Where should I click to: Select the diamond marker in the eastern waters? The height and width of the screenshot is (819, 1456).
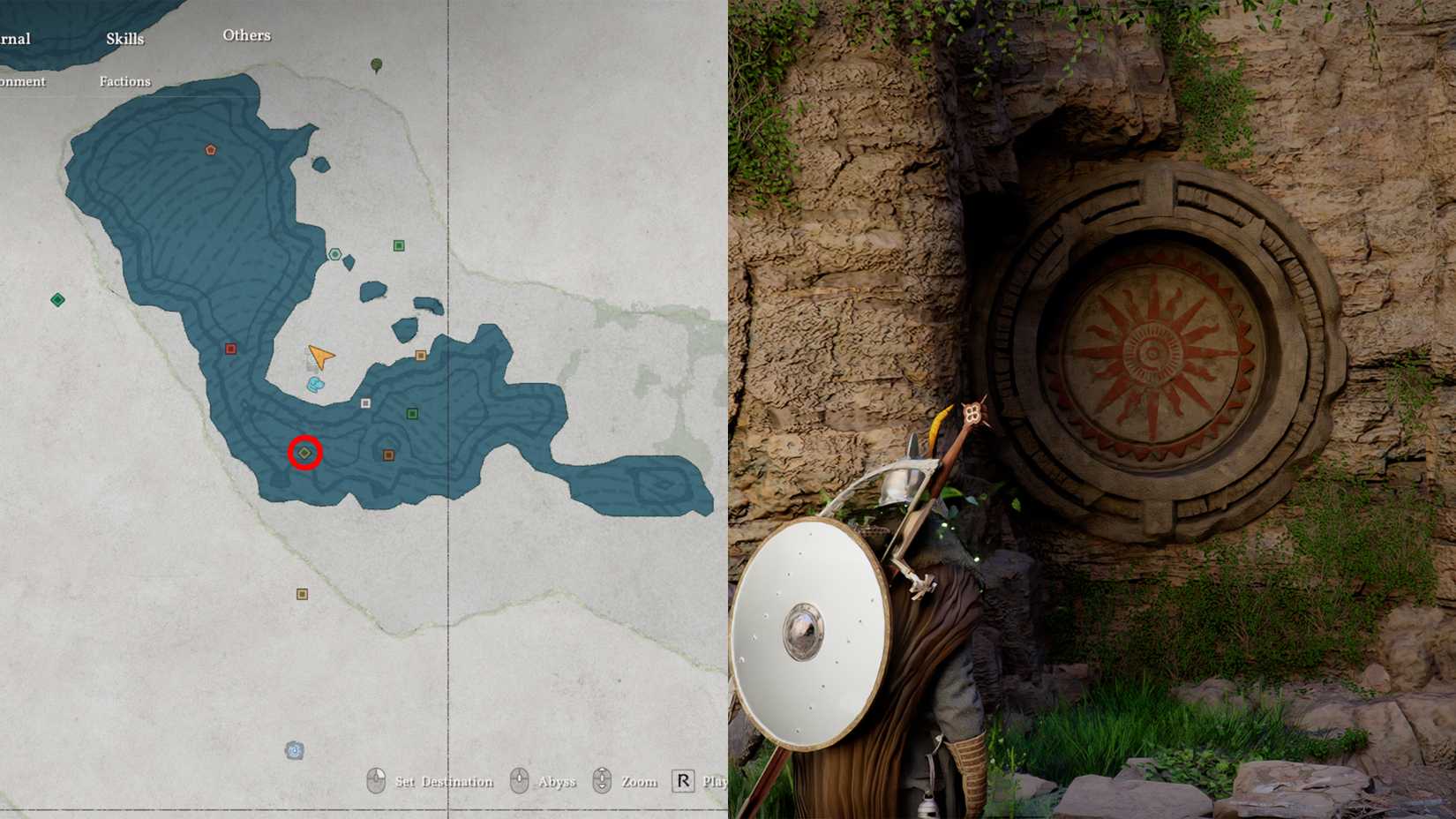click(x=663, y=483)
